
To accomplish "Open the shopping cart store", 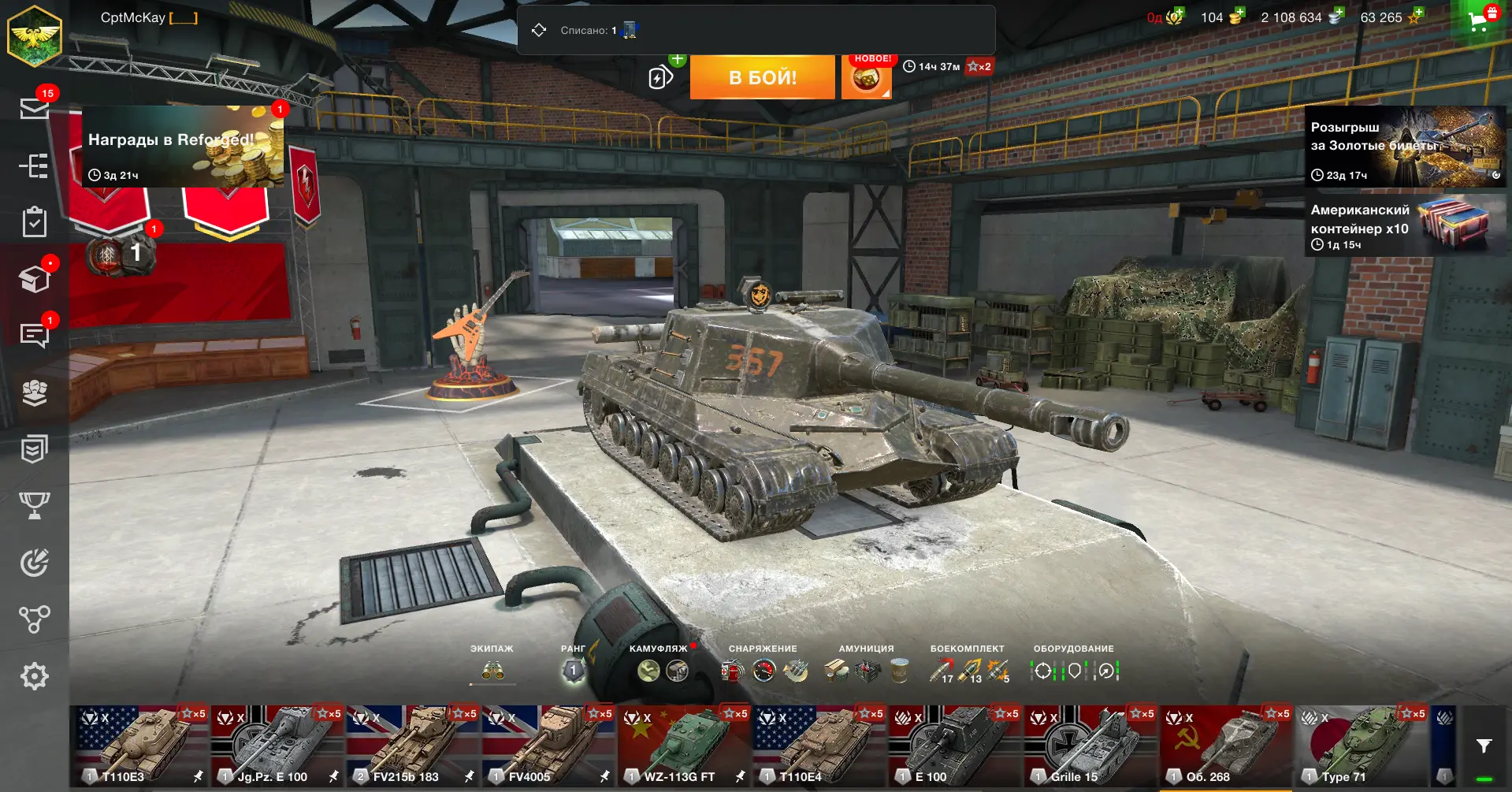I will (1480, 20).
